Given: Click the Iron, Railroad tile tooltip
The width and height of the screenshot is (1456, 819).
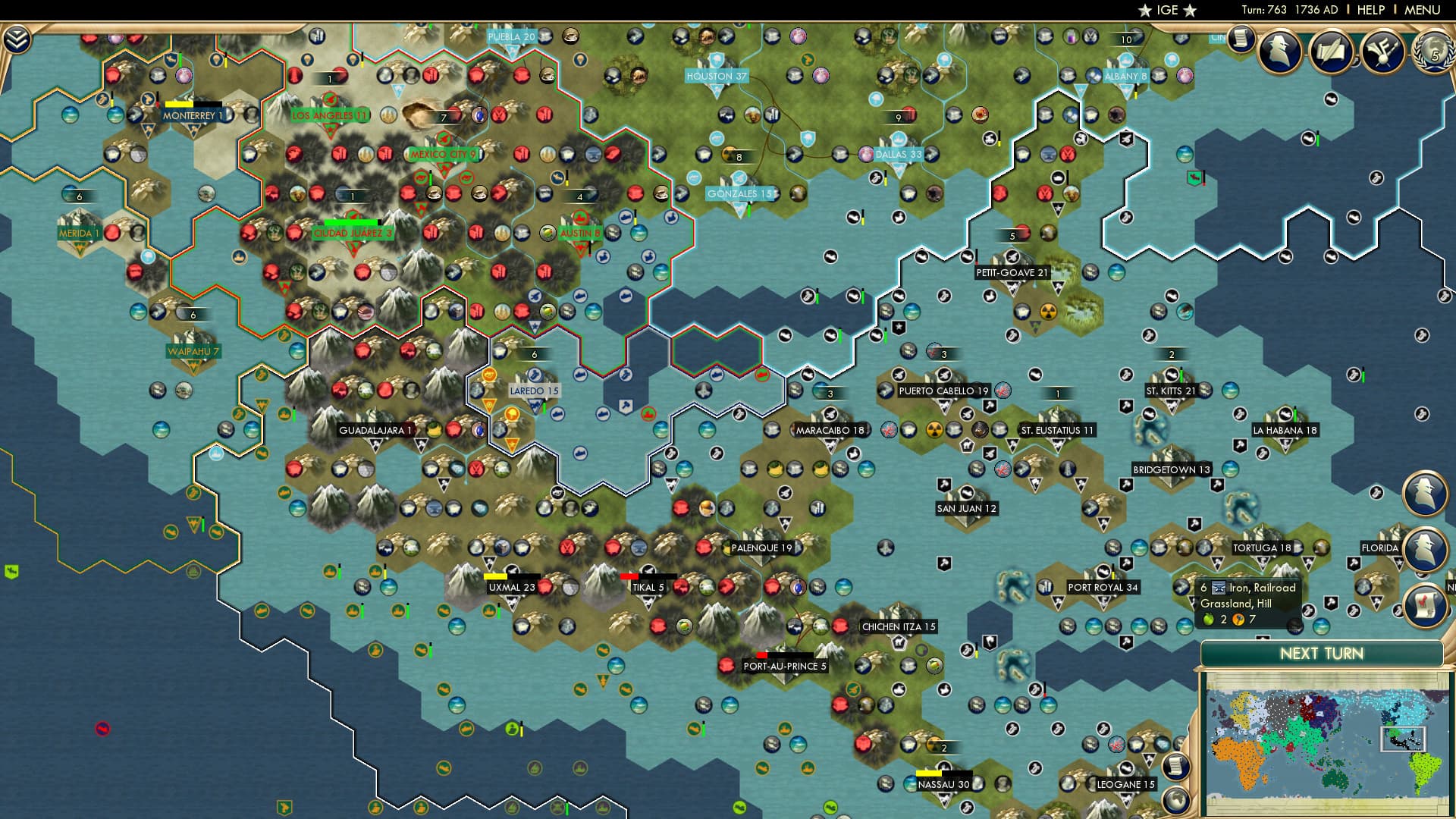Looking at the screenshot, I should click(x=1247, y=603).
